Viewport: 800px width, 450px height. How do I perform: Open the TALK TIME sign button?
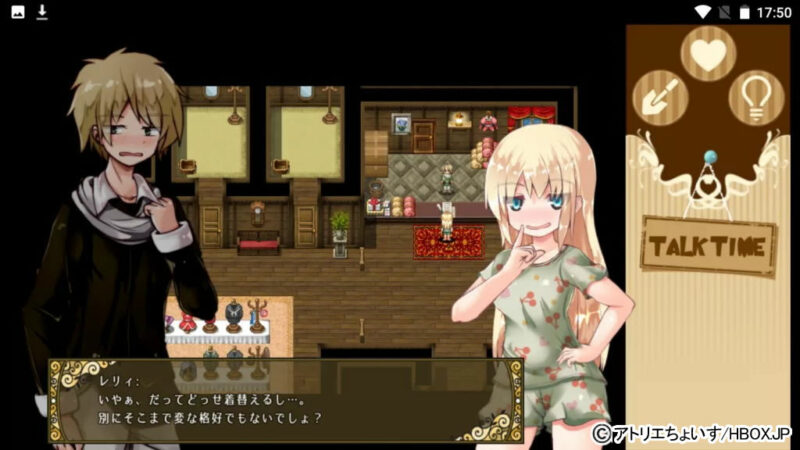point(709,245)
